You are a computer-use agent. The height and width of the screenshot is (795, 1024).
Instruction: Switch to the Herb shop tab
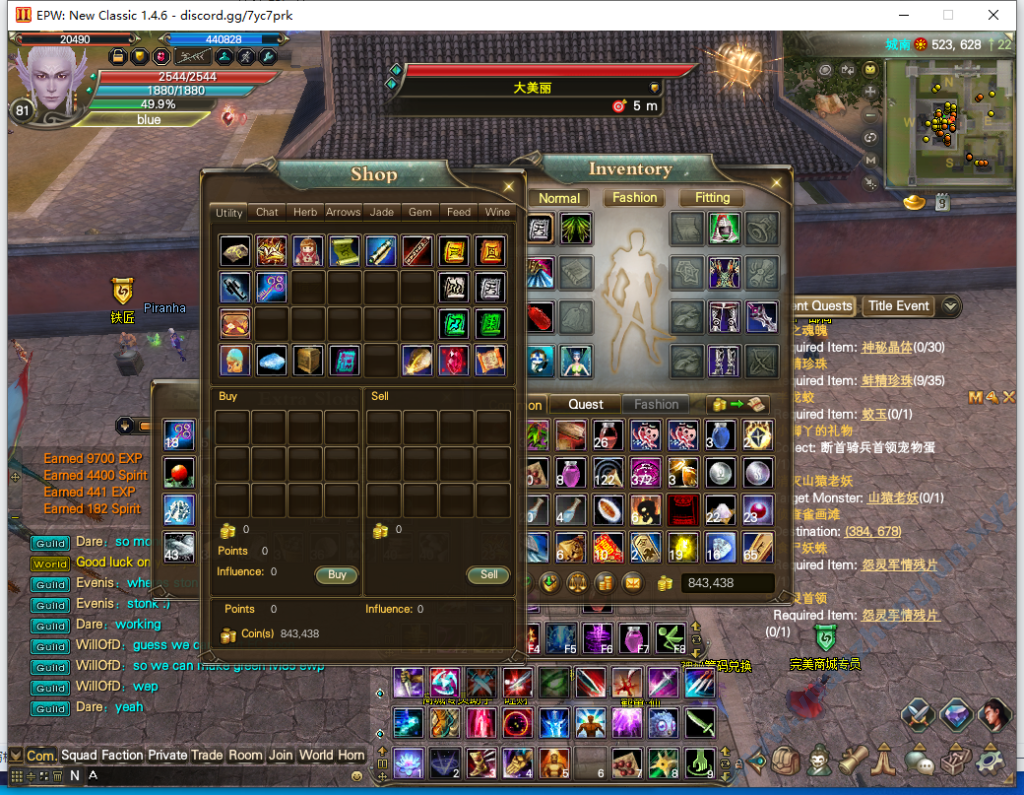(x=305, y=212)
